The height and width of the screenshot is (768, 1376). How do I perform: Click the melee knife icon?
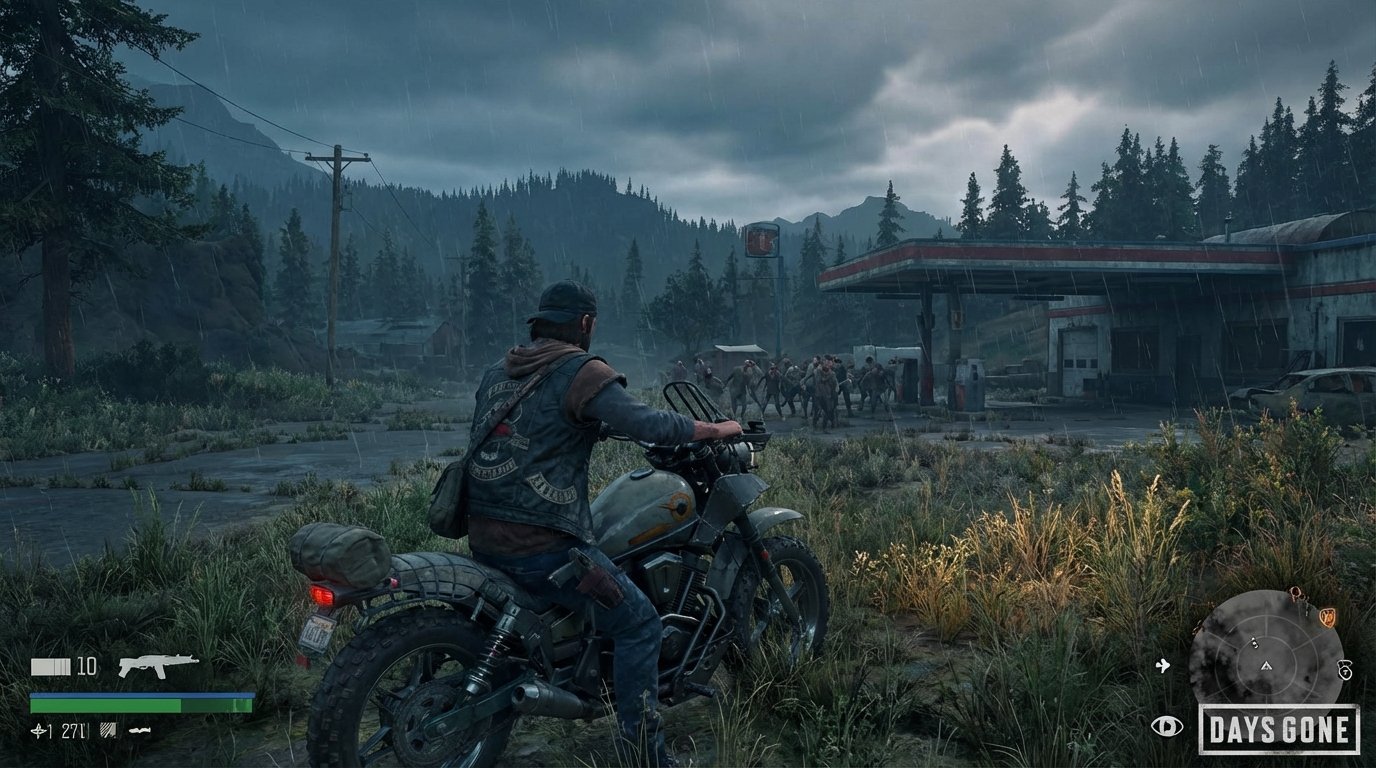[x=139, y=729]
